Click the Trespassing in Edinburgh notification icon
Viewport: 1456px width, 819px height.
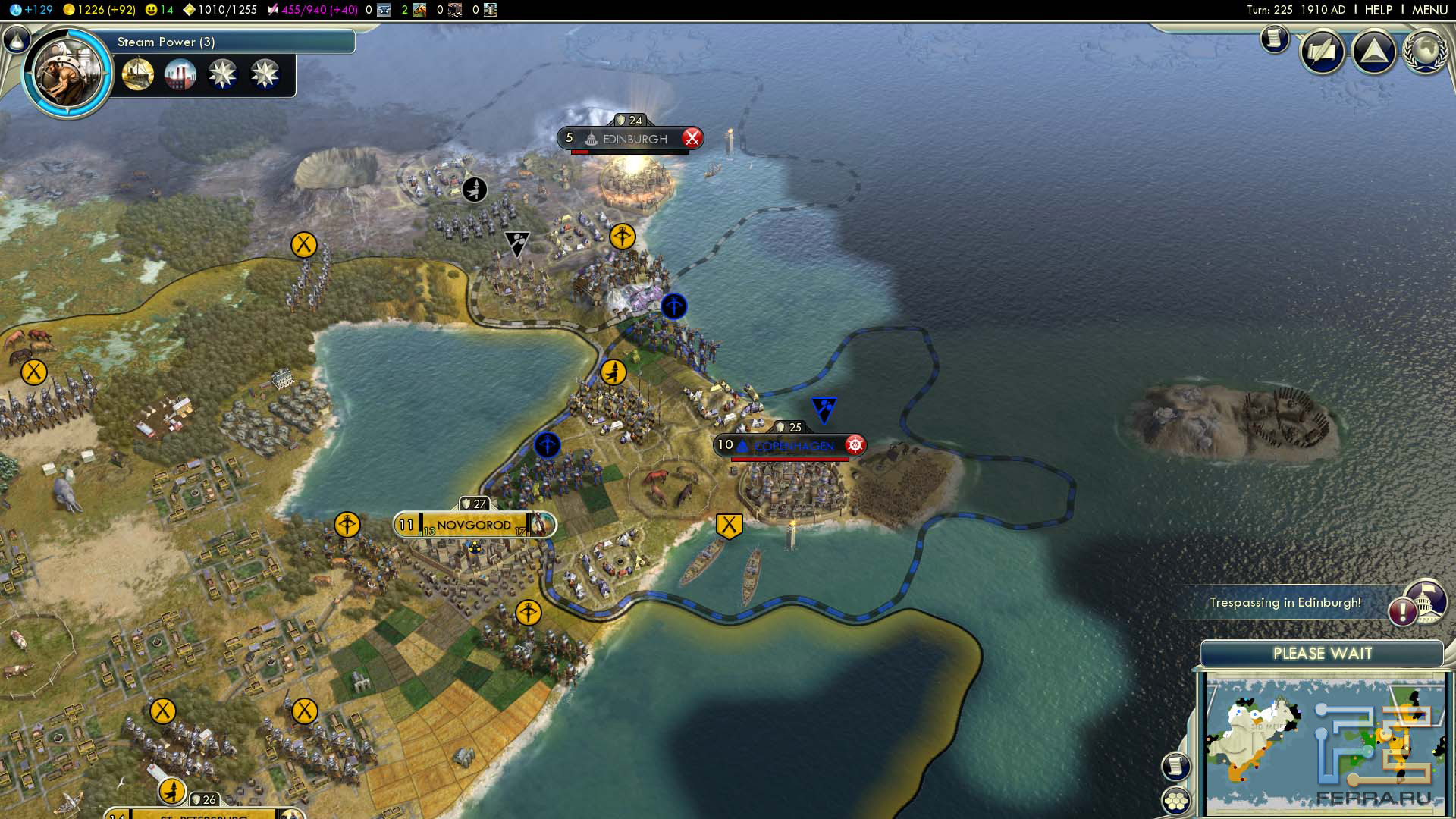(x=1404, y=610)
